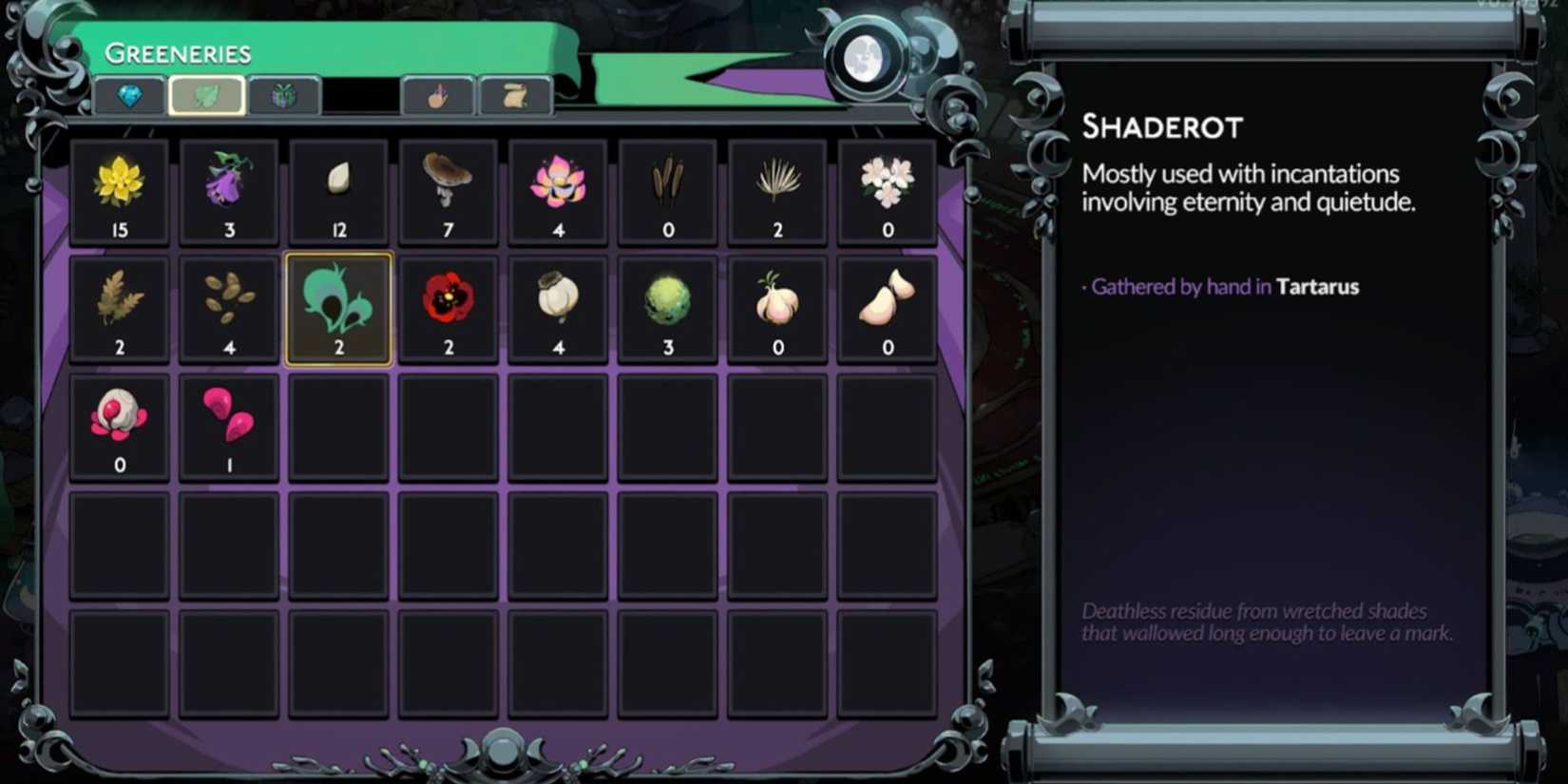The image size is (1568, 784).
Task: Select the purple bell flower with count 3
Action: coord(228,190)
